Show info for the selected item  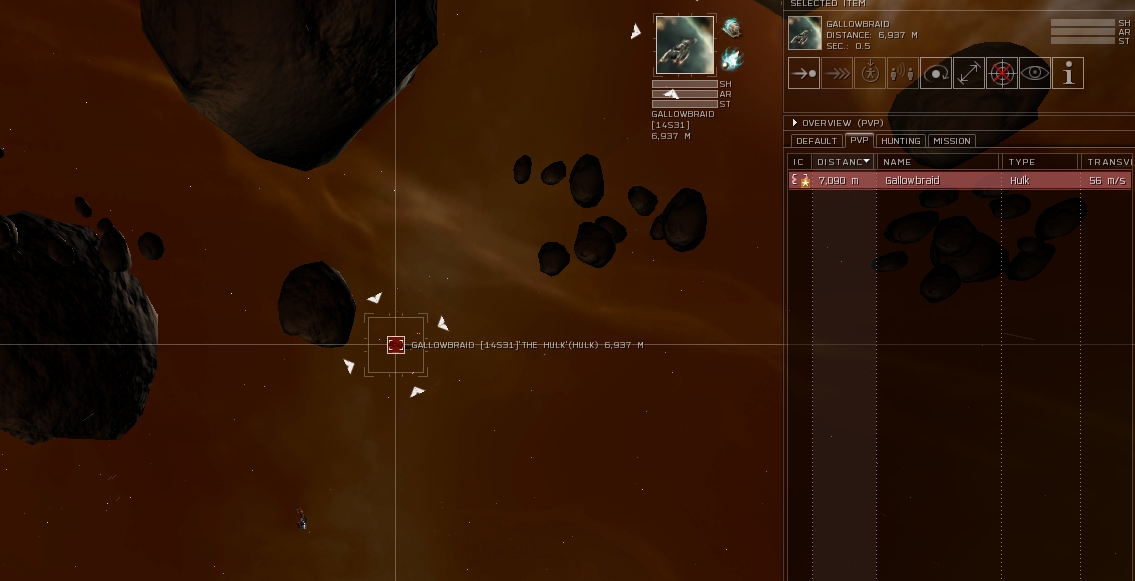point(1068,73)
